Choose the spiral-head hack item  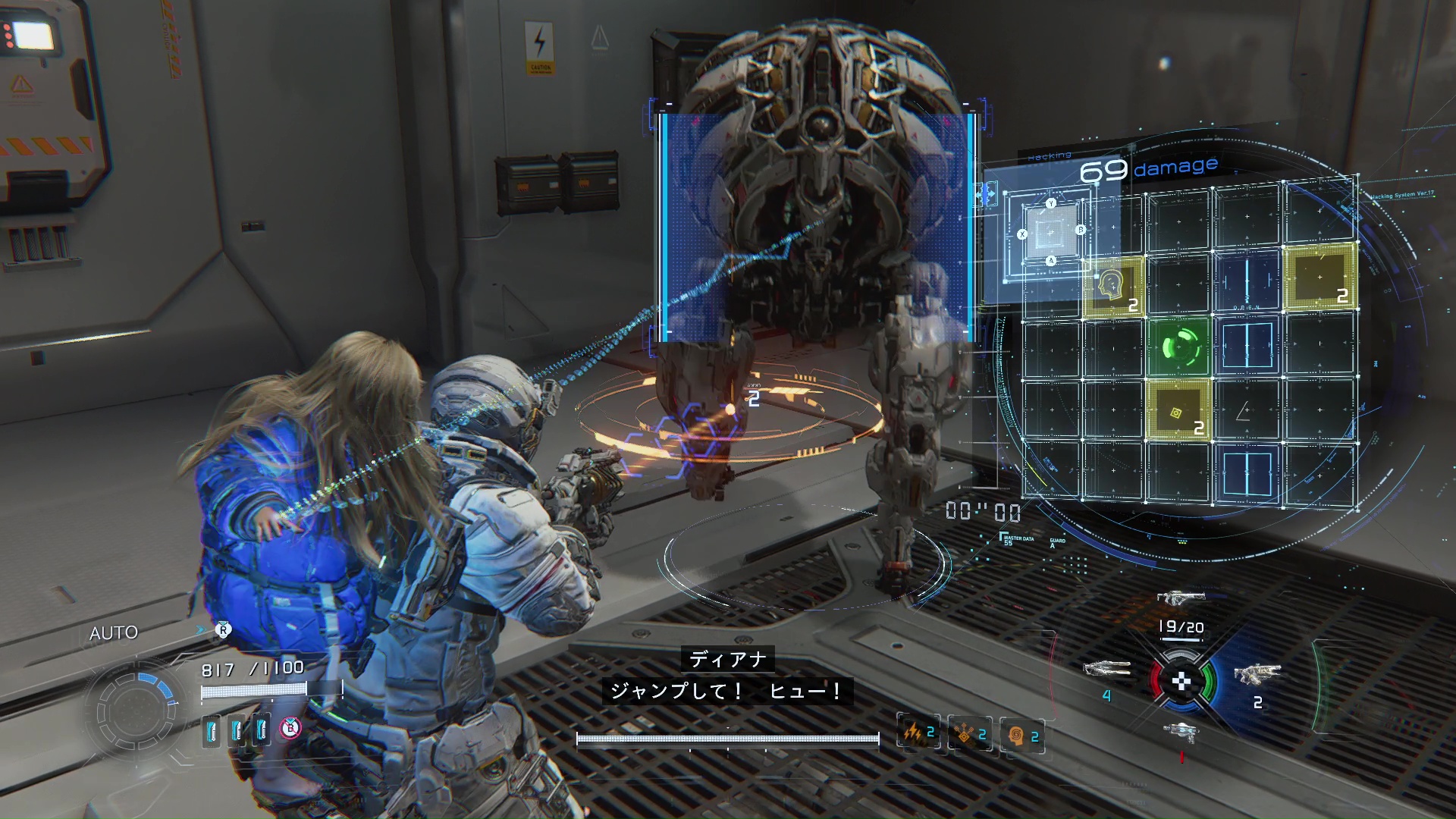click(1022, 736)
